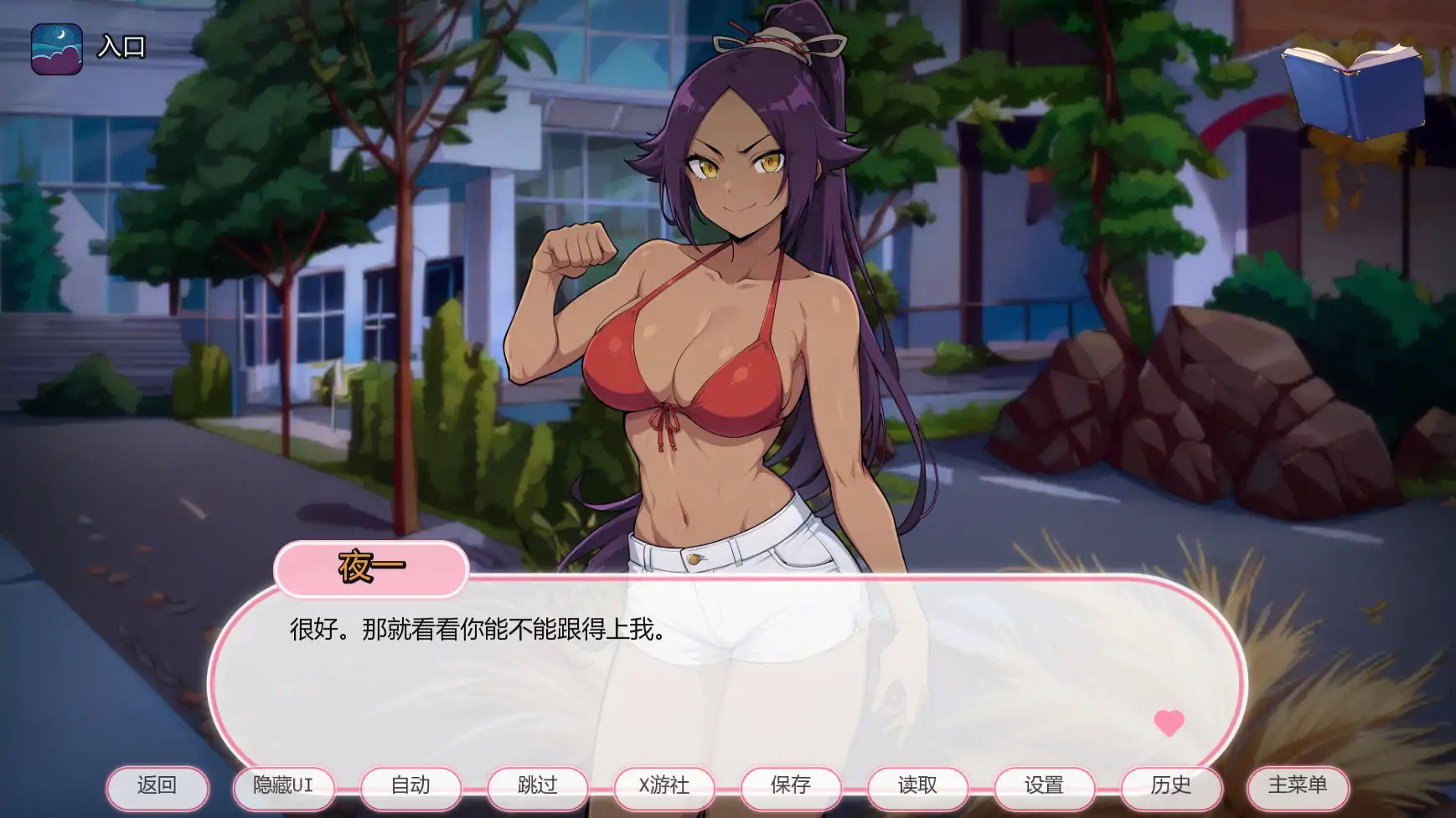
Task: Return to the 主菜单 main menu
Action: [x=1298, y=787]
